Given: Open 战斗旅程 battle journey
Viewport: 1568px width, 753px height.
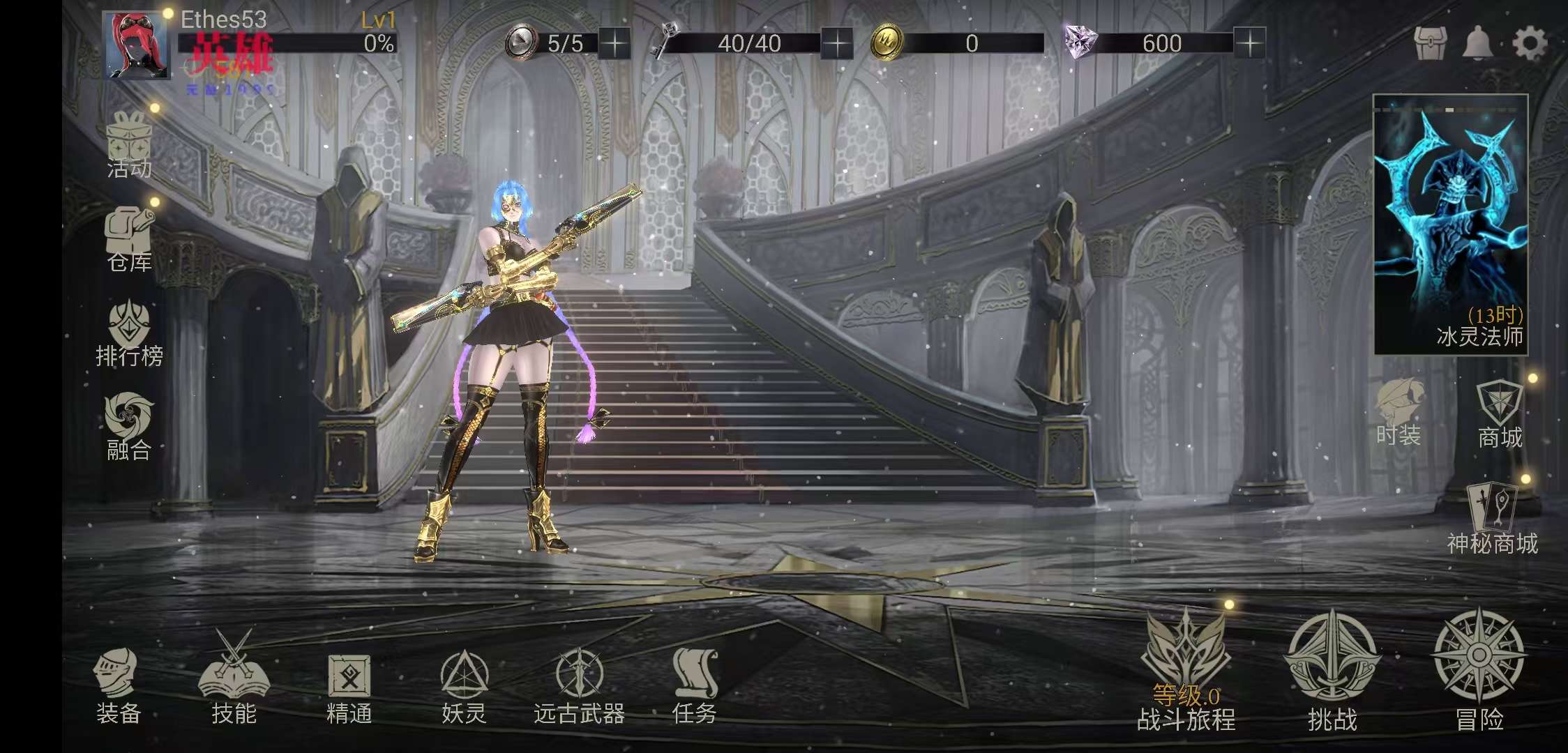Looking at the screenshot, I should 1186,673.
